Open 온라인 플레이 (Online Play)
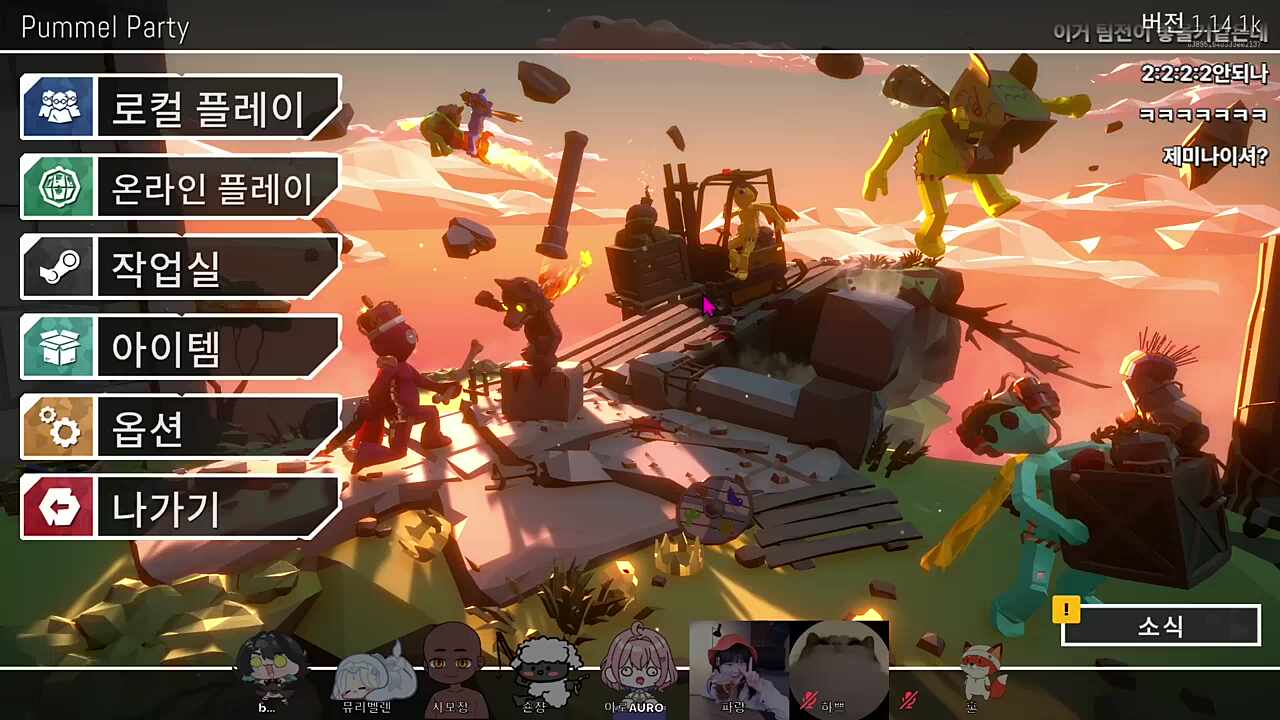 coord(180,187)
